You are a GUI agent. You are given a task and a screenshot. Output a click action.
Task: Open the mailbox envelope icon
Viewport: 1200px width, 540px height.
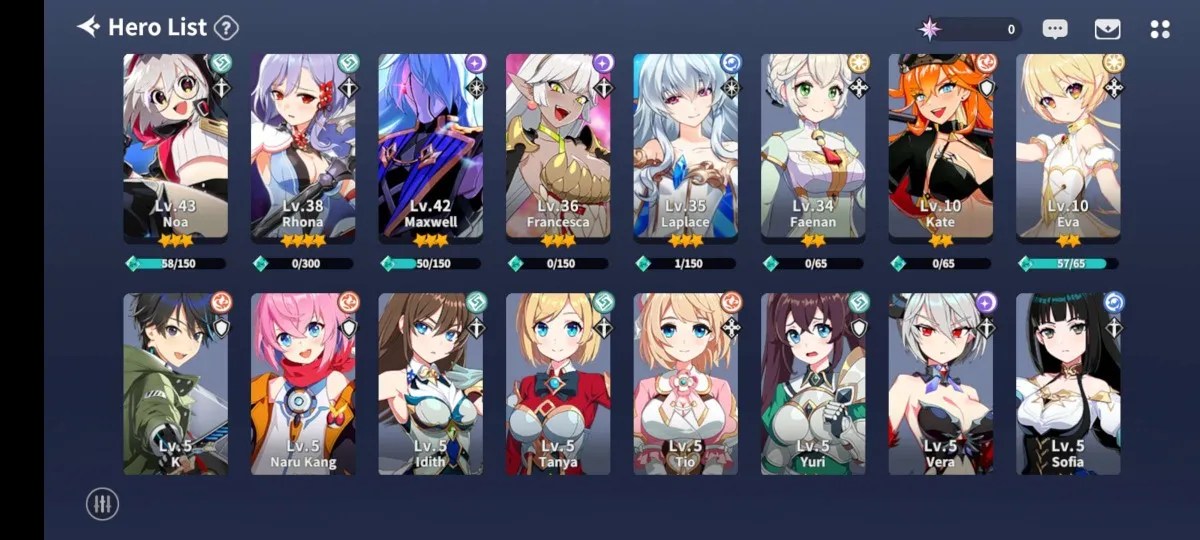[1107, 29]
